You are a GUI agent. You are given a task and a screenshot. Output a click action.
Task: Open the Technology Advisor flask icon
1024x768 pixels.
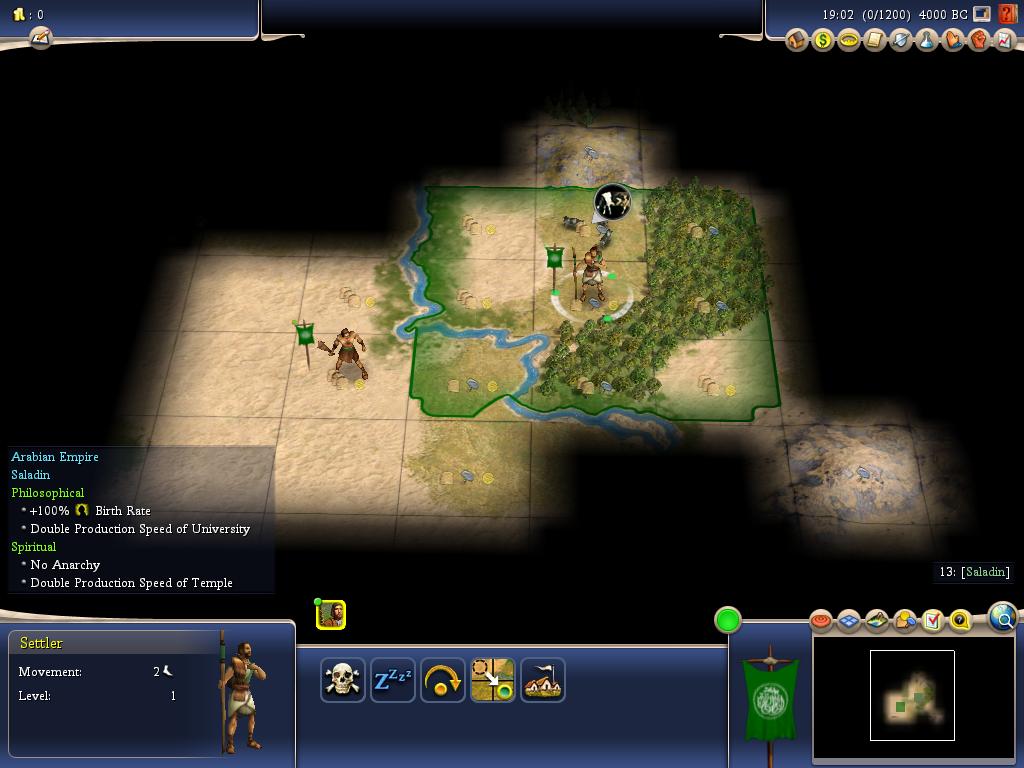[927, 41]
